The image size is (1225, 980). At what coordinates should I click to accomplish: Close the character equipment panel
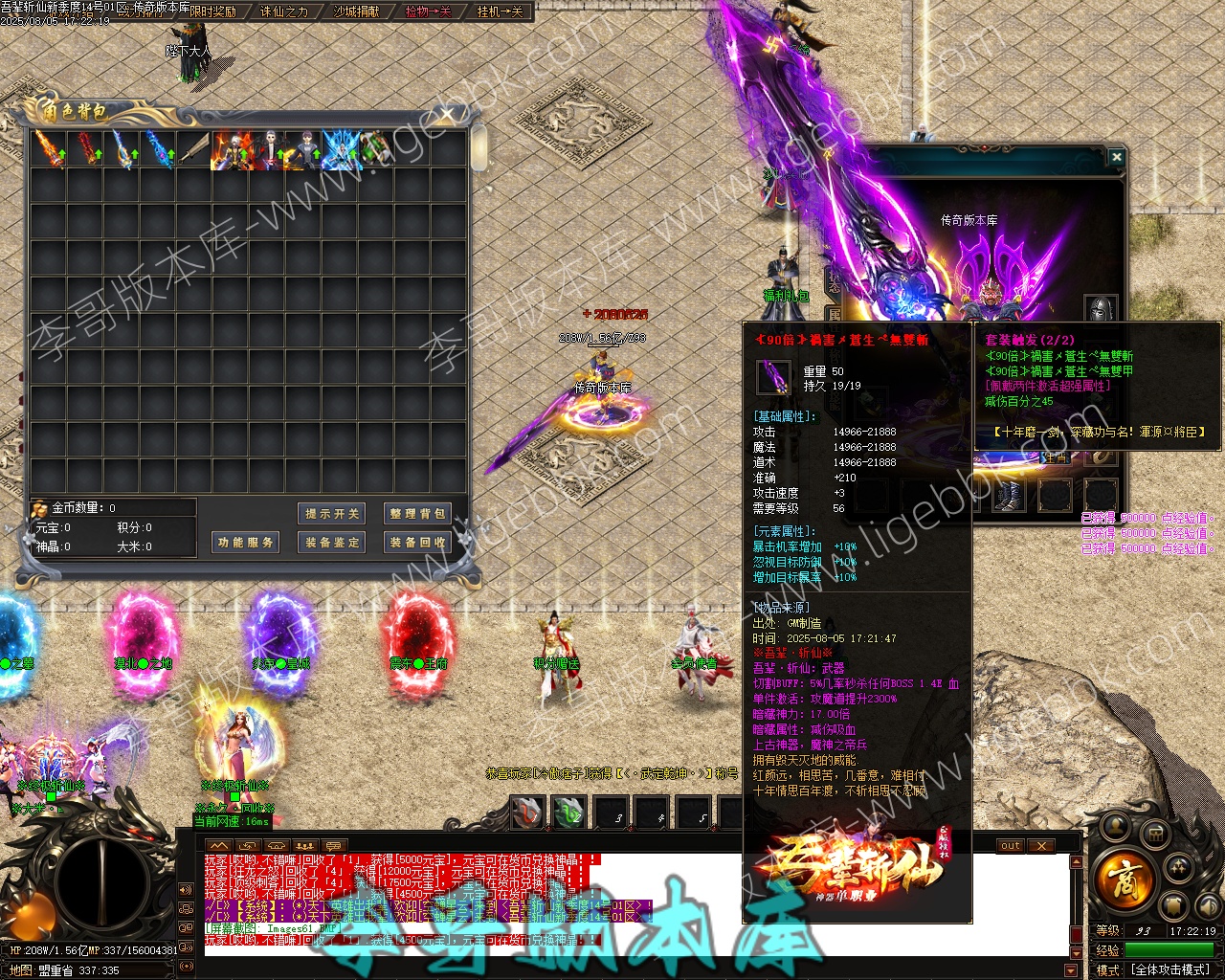[1116, 156]
